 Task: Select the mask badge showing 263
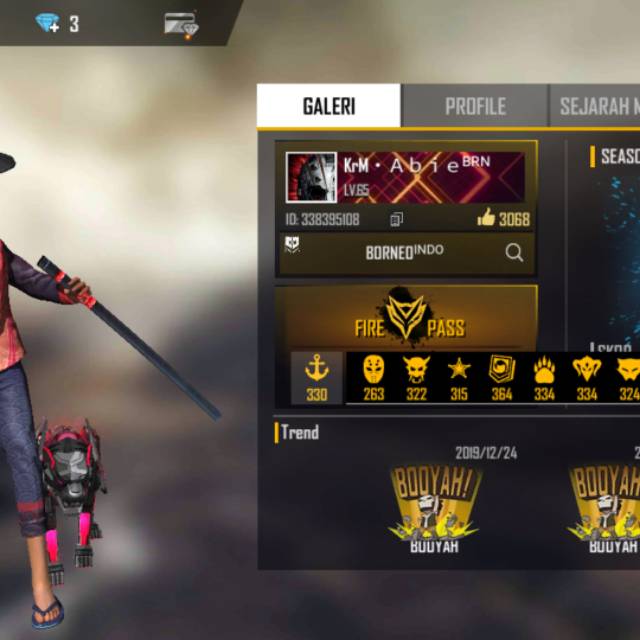(x=373, y=377)
